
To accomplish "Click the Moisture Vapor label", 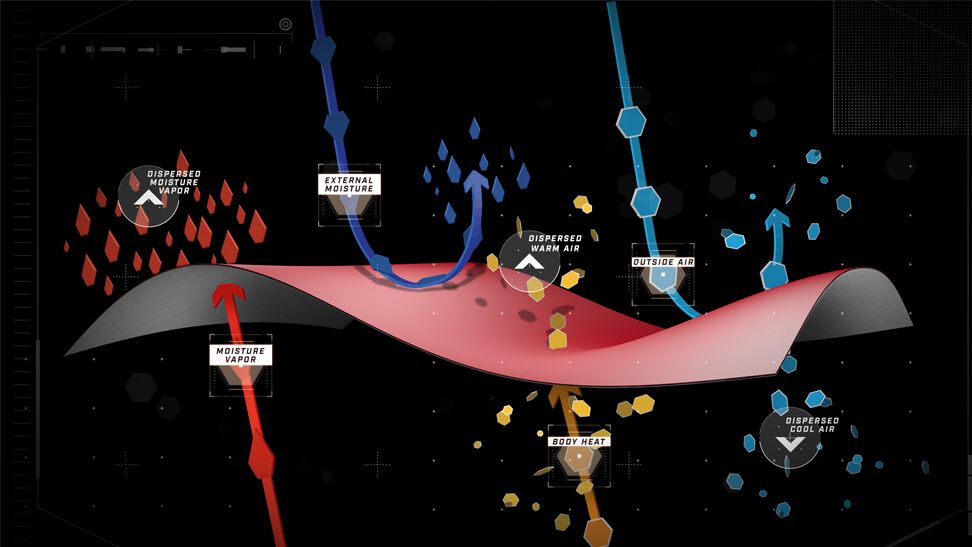I will pos(240,354).
